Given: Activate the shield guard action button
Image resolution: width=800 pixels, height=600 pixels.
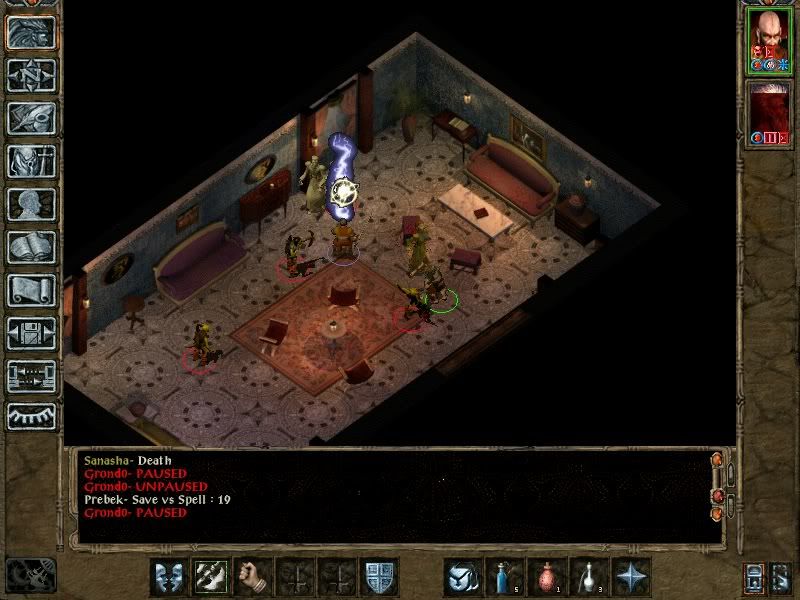Looking at the screenshot, I should [x=379, y=577].
